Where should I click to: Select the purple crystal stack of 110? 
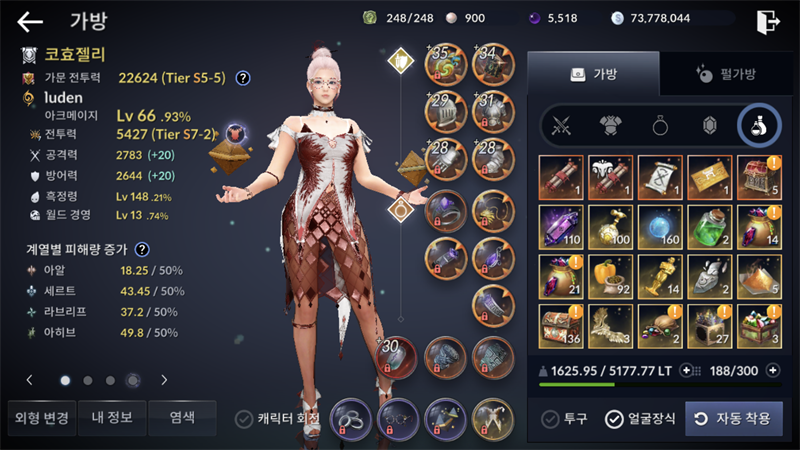[x=563, y=226]
